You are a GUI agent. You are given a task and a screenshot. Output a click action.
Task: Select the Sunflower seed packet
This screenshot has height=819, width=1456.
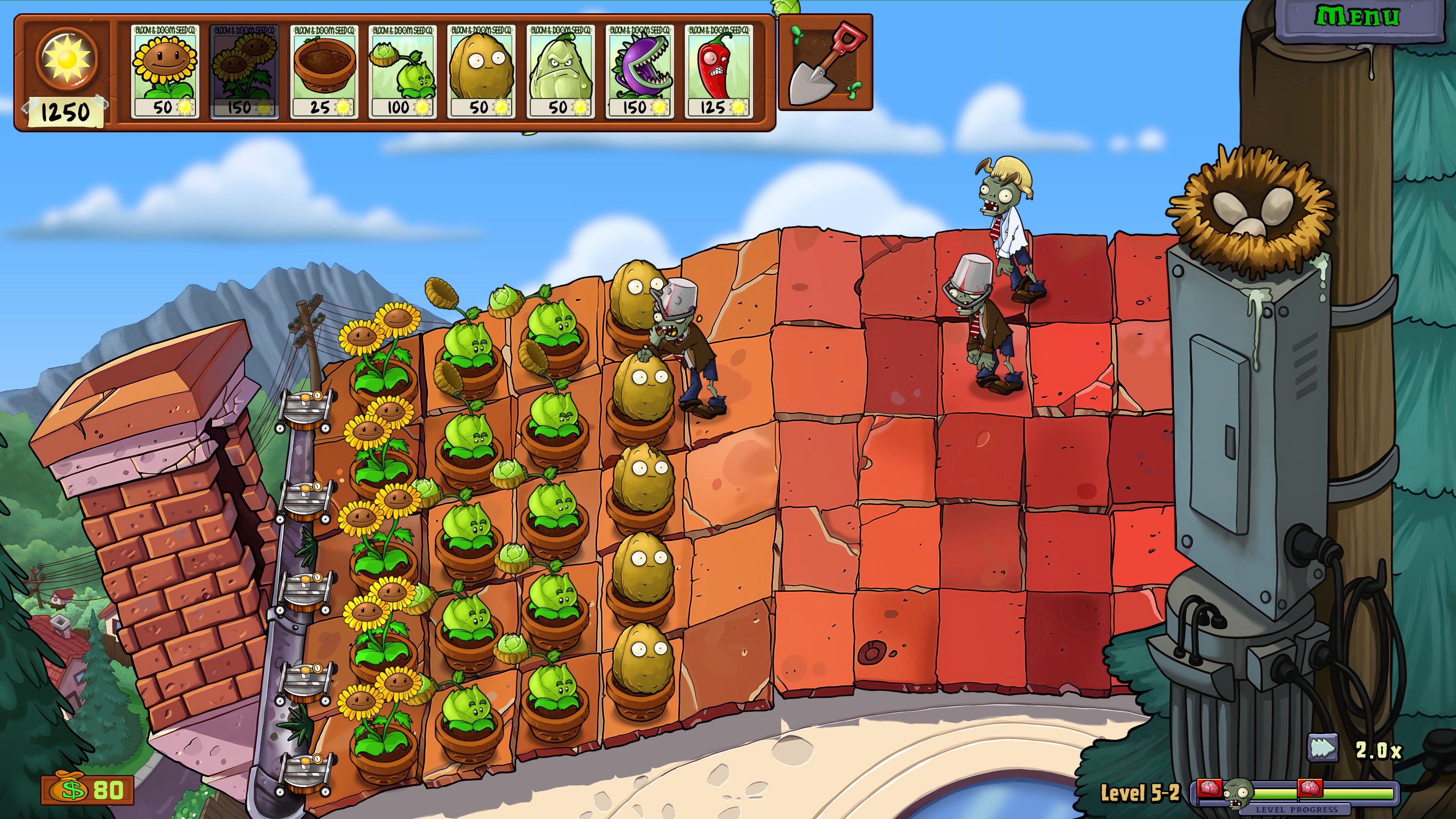[165, 71]
